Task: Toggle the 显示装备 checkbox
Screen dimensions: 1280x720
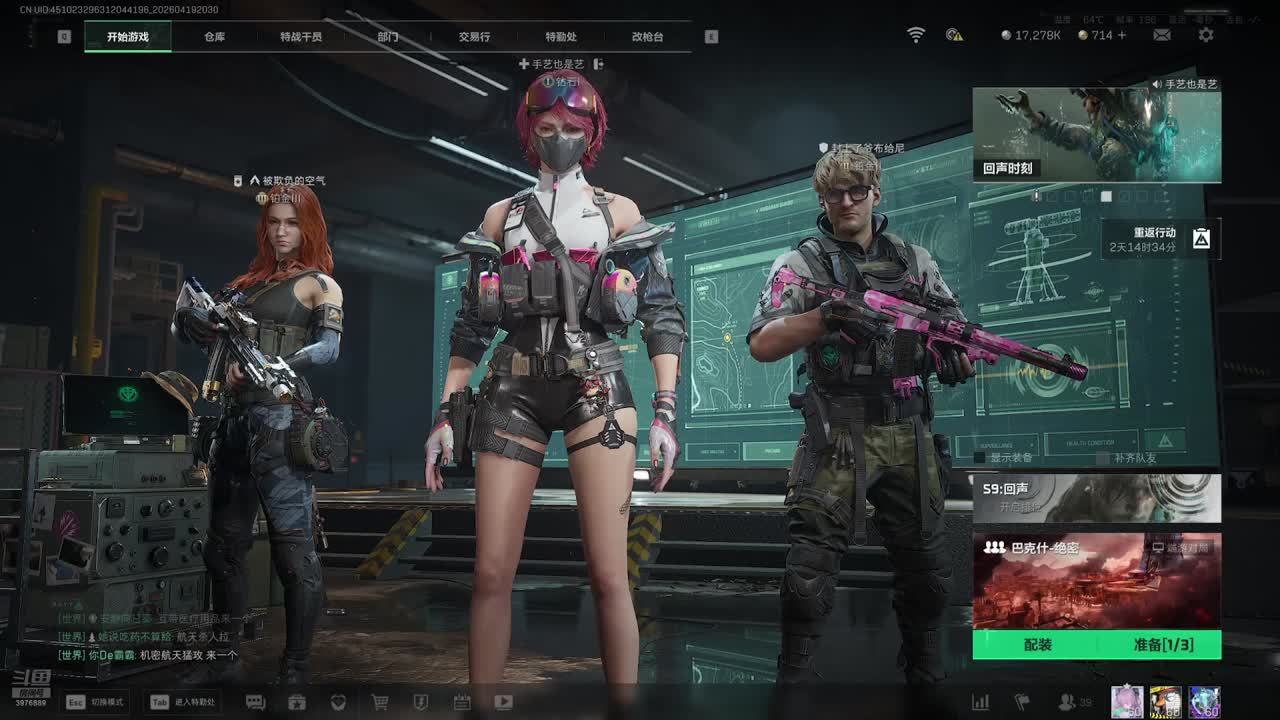Action: 980,458
